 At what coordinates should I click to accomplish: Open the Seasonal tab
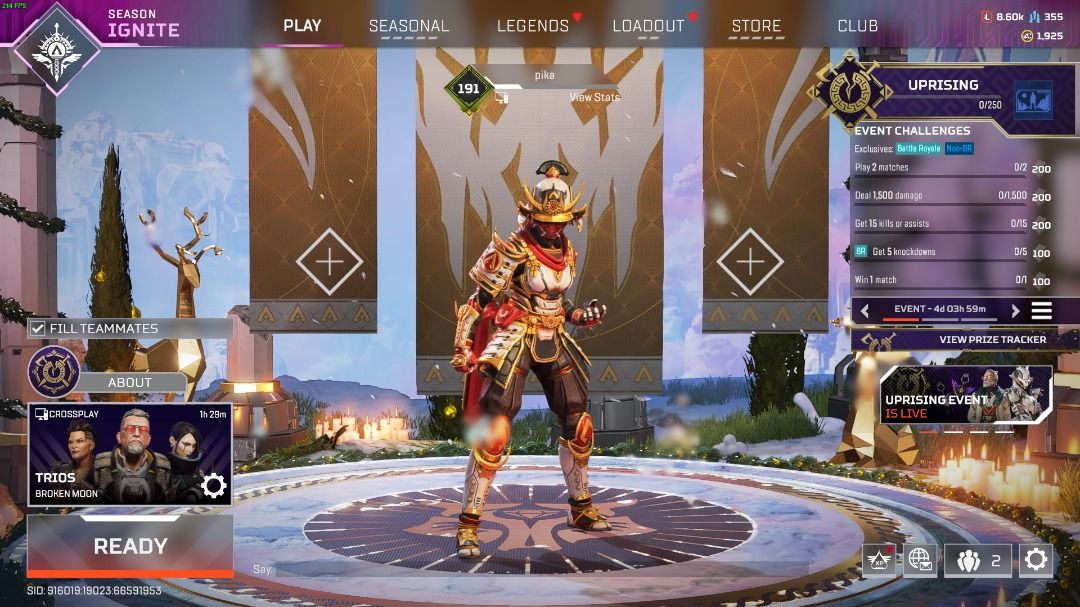click(409, 26)
